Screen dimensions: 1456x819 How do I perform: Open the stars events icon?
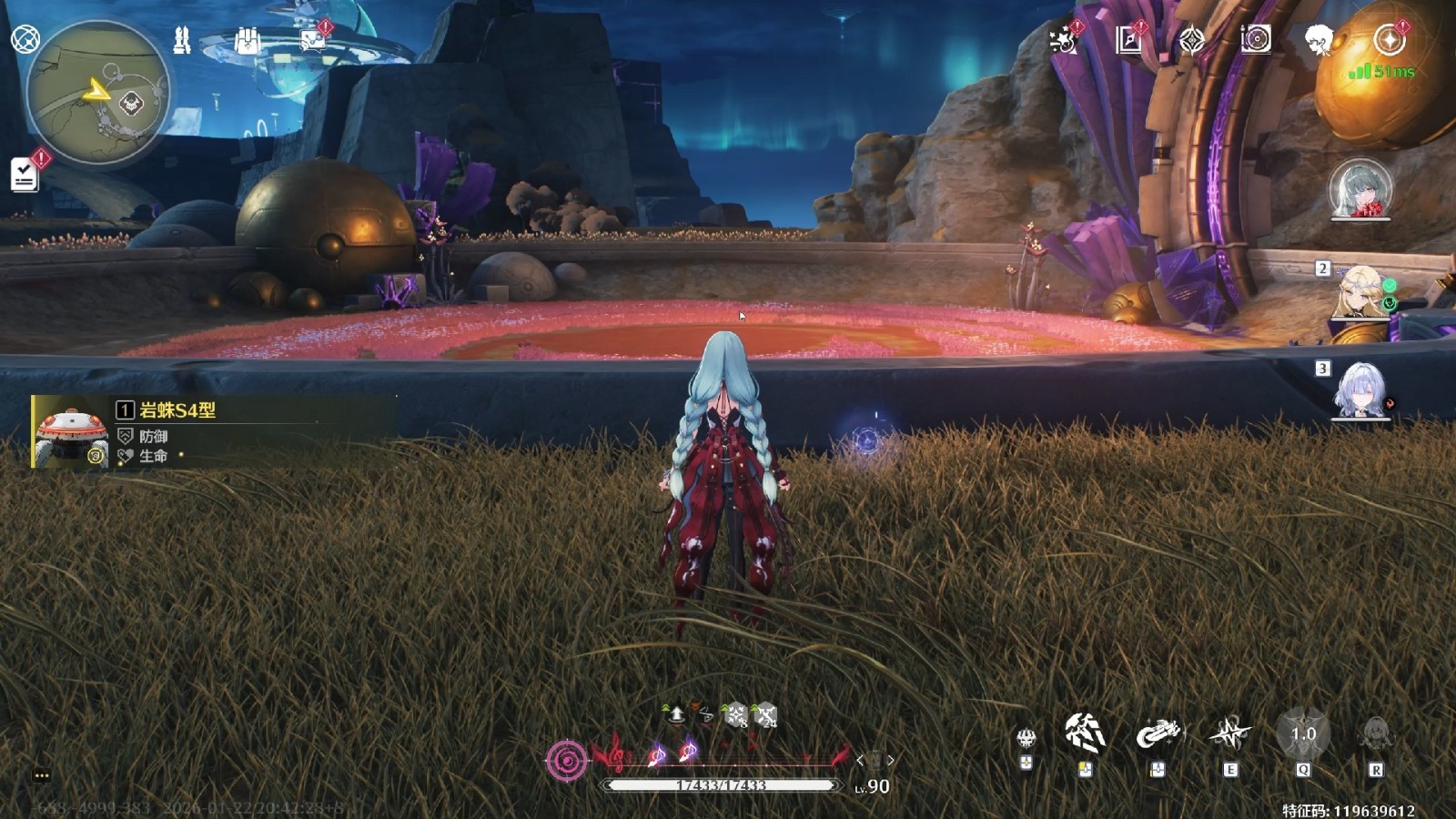[1062, 40]
